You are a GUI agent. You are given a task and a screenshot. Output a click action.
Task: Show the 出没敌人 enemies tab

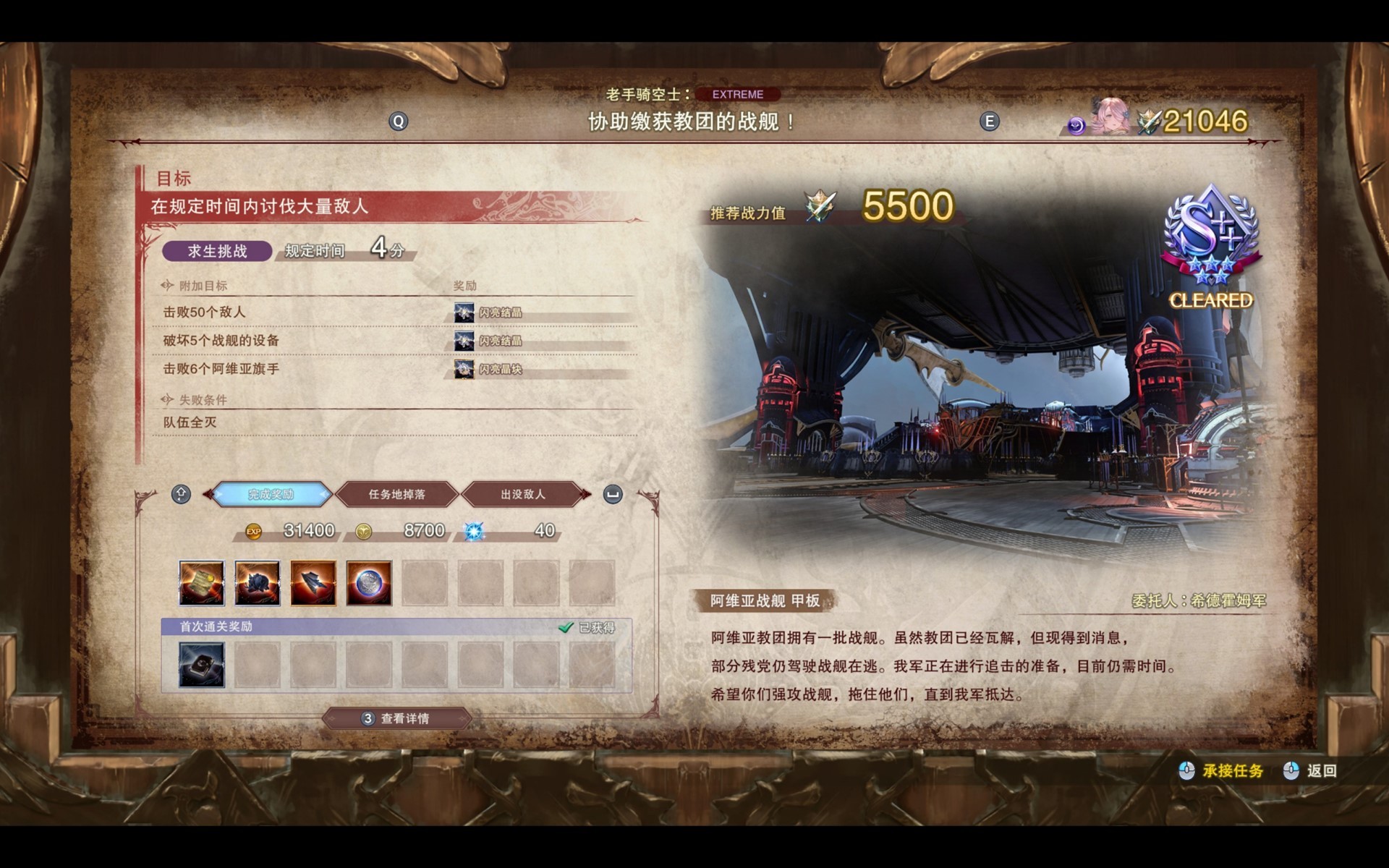click(x=522, y=495)
